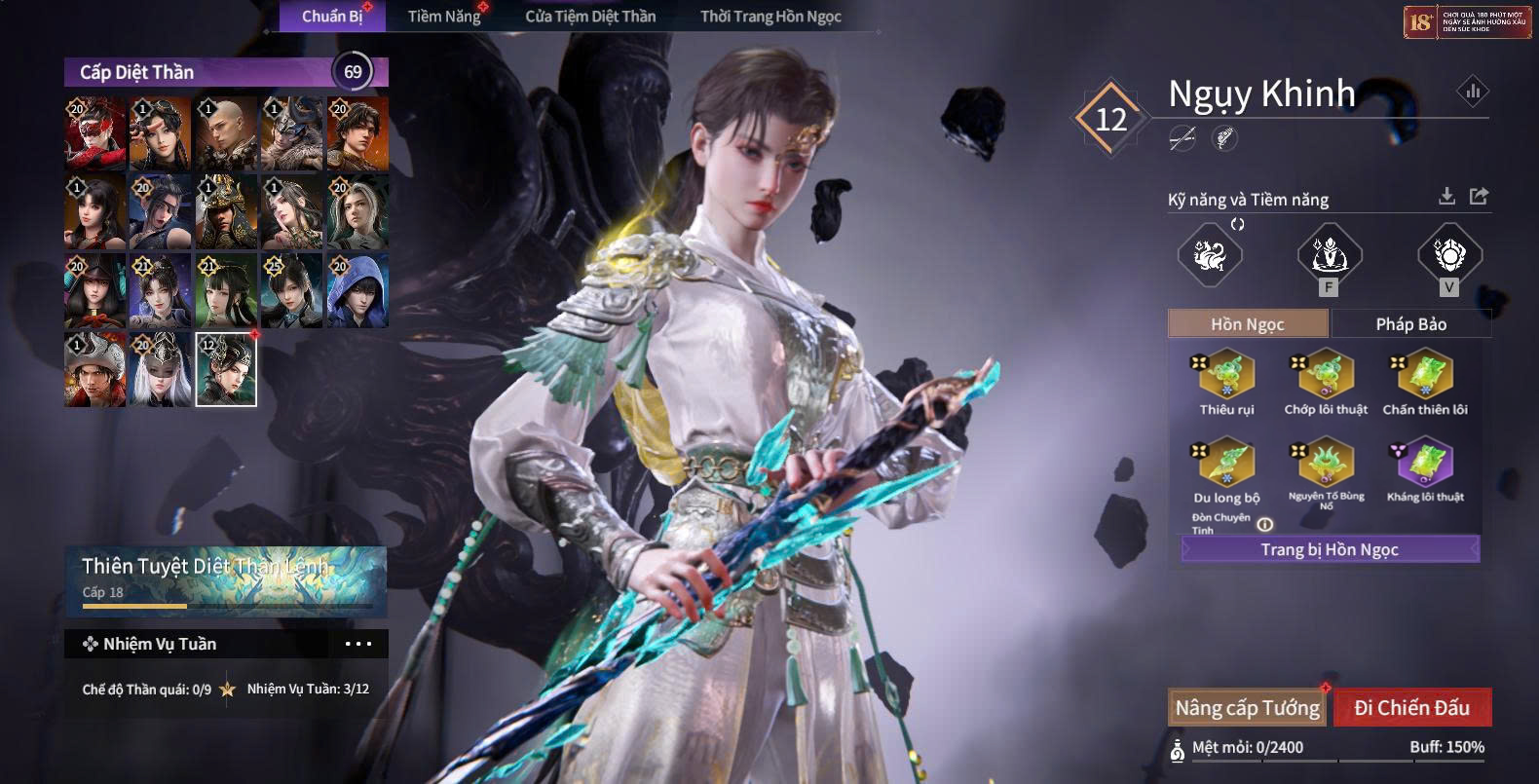The height and width of the screenshot is (784, 1539).
Task: Go to Cửa Tiệm Diệt Thần shop tab
Action: [590, 16]
